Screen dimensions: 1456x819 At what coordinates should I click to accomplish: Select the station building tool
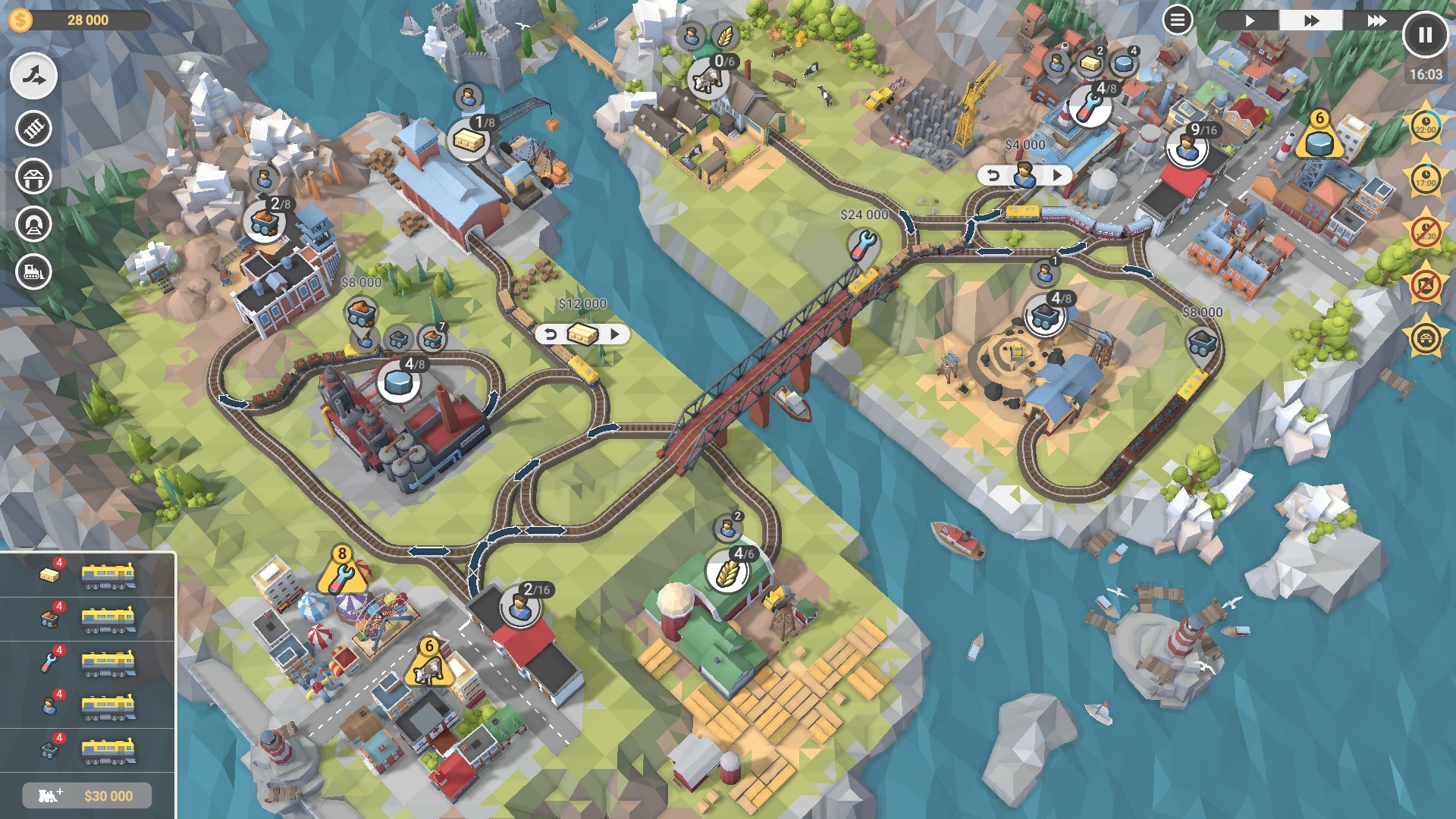click(33, 177)
